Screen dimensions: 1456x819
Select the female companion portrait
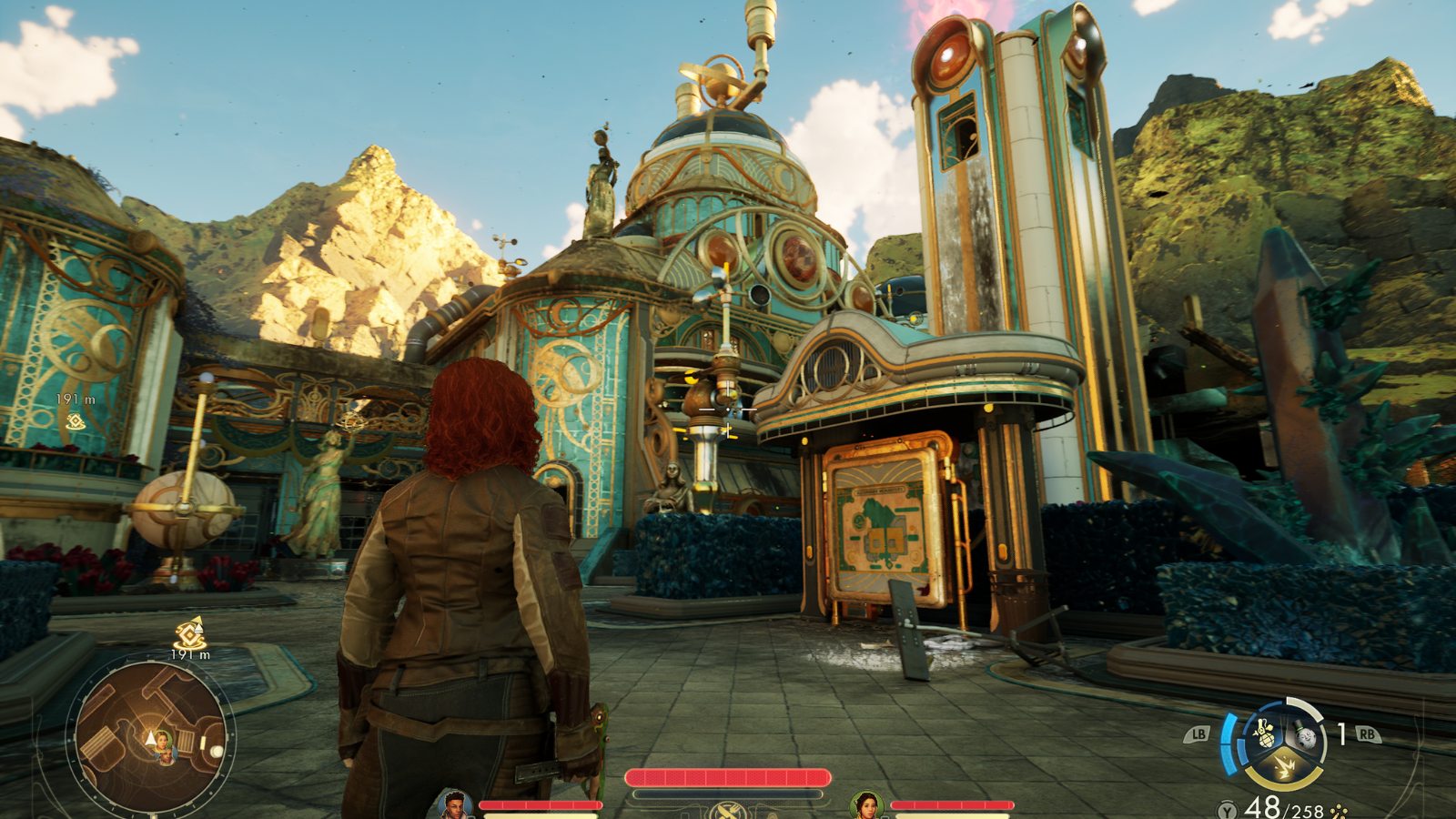coord(866,805)
